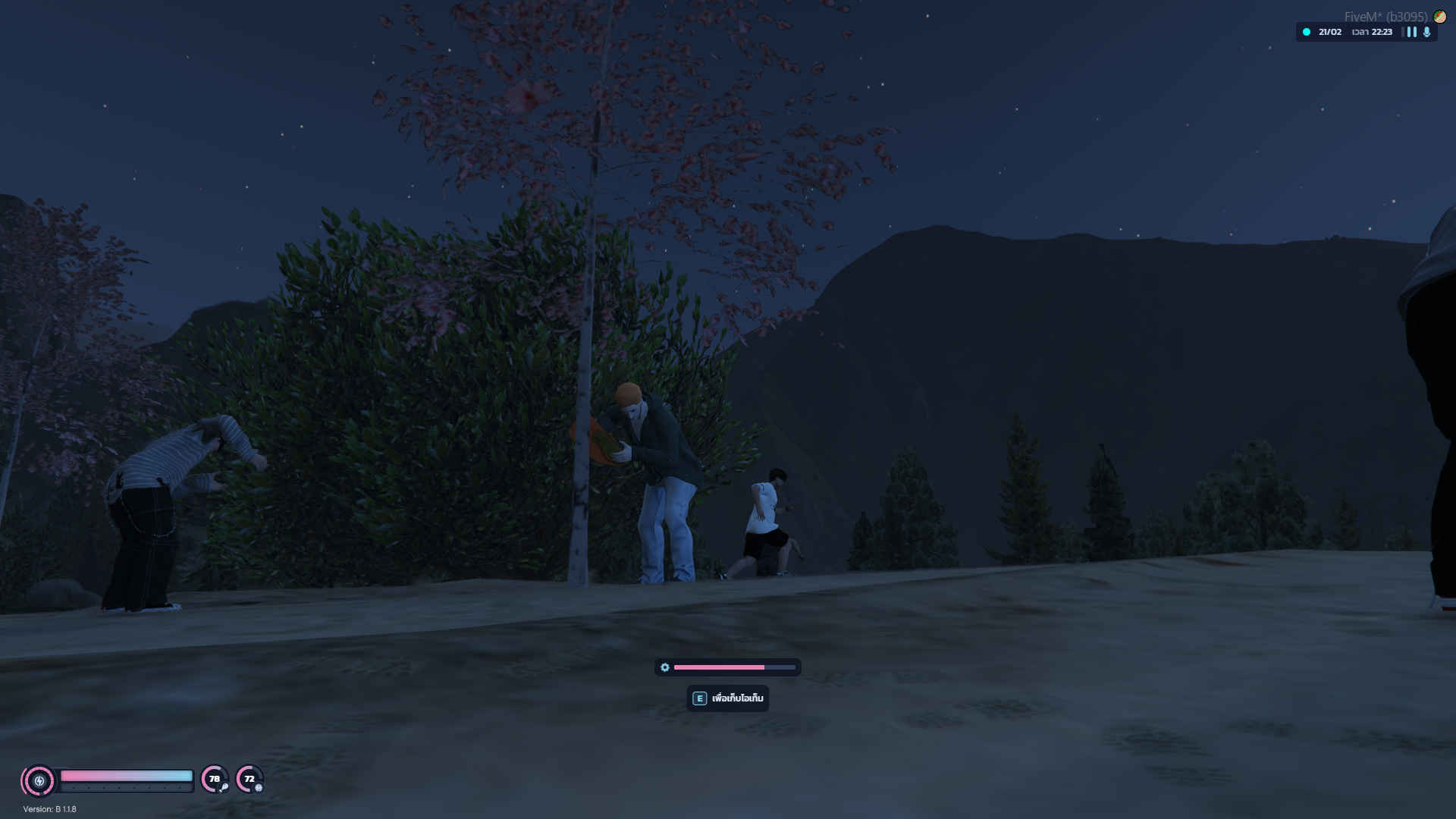Click the cyan status dot beside the date
This screenshot has width=1456, height=819.
pyautogui.click(x=1306, y=32)
